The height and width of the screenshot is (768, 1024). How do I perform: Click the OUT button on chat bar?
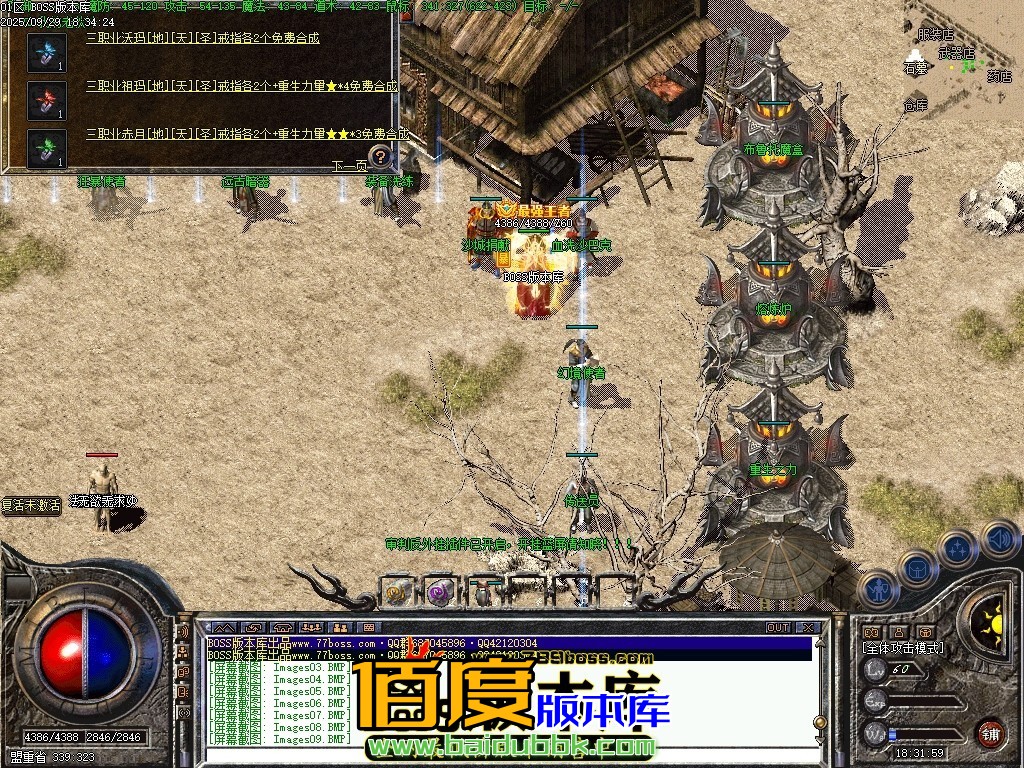pyautogui.click(x=778, y=627)
